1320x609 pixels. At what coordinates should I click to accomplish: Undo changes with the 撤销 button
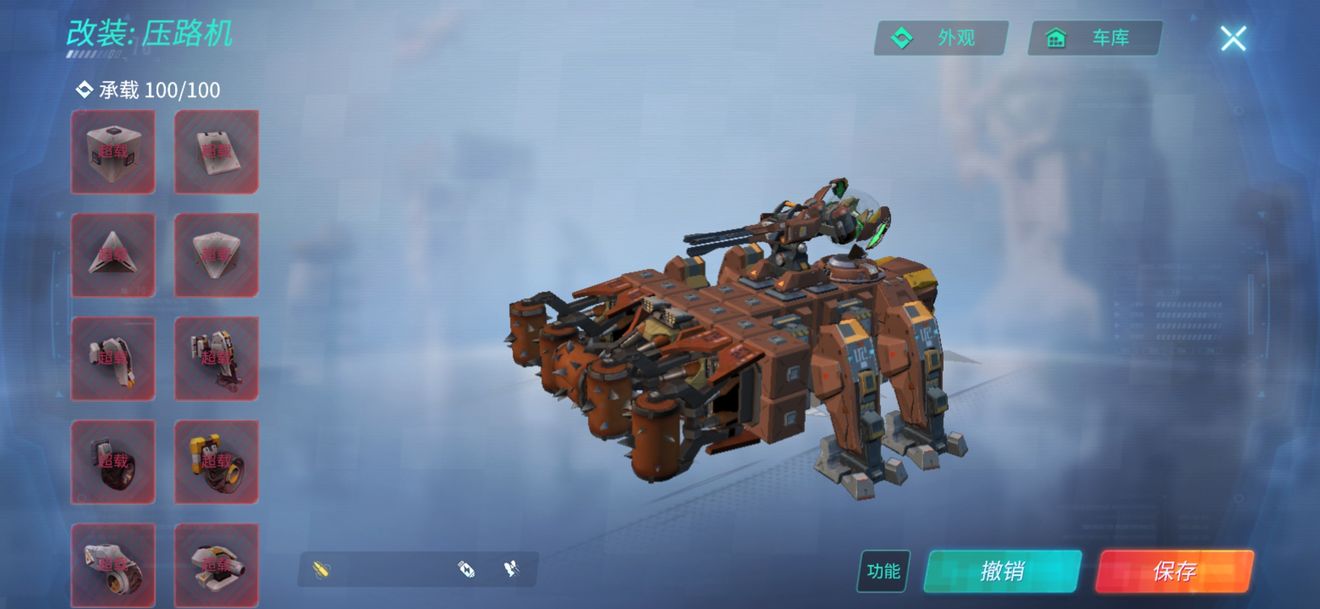coord(1002,571)
